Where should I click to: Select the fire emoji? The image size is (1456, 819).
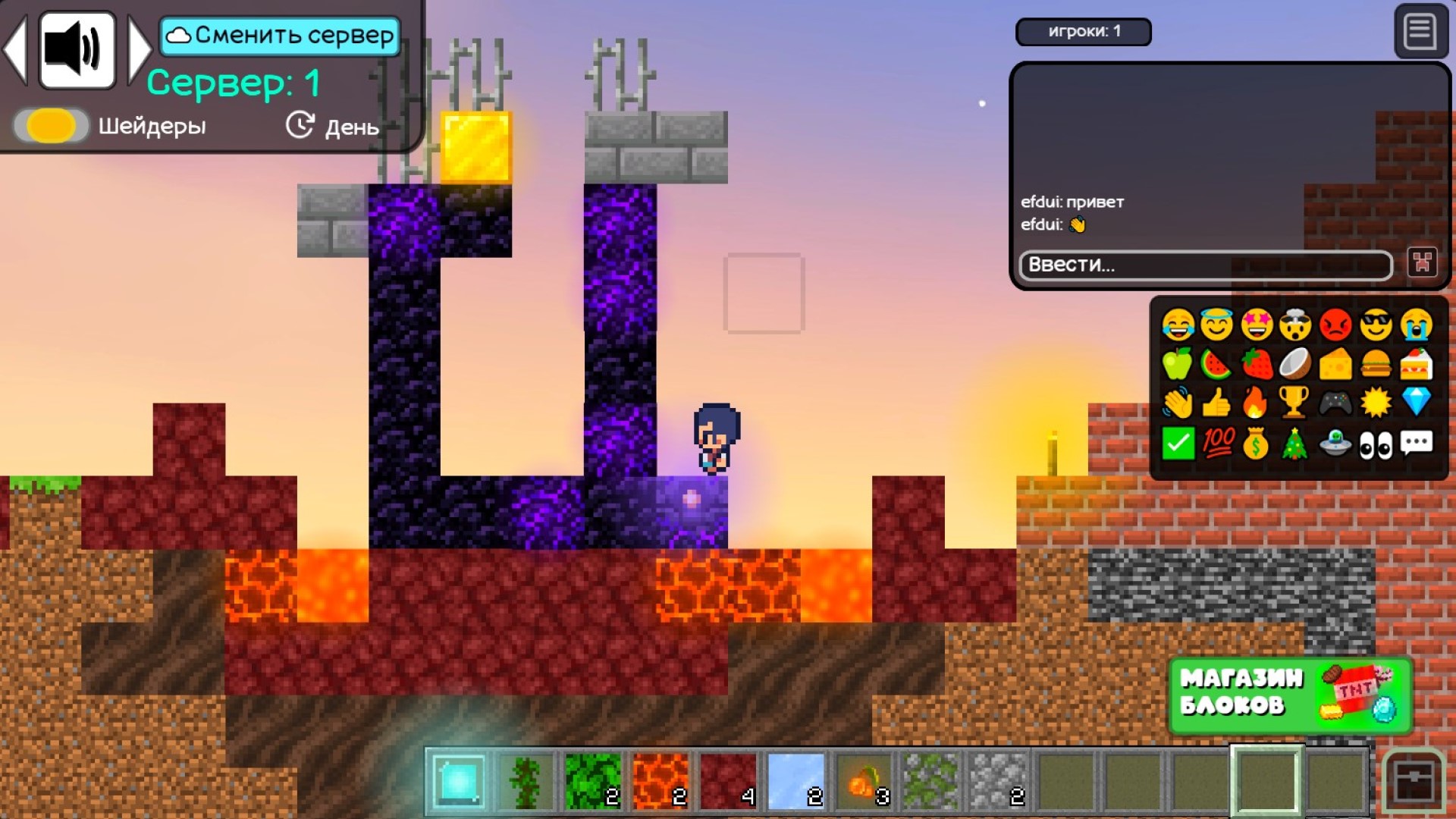1257,403
